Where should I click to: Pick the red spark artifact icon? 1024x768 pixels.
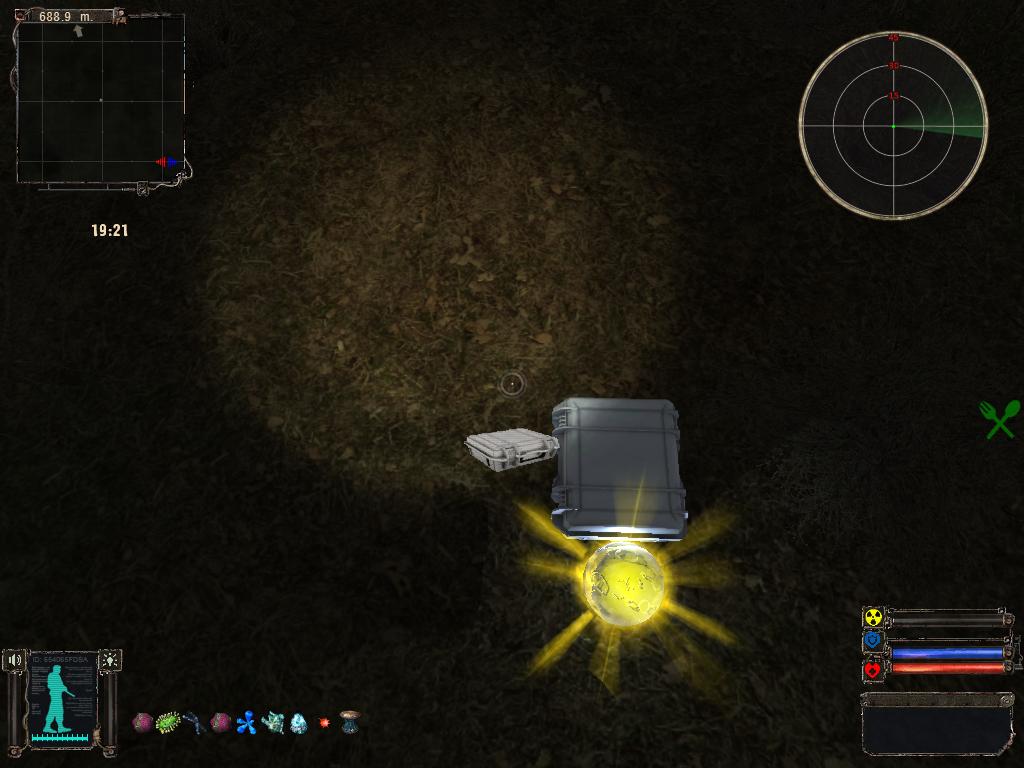coord(324,722)
